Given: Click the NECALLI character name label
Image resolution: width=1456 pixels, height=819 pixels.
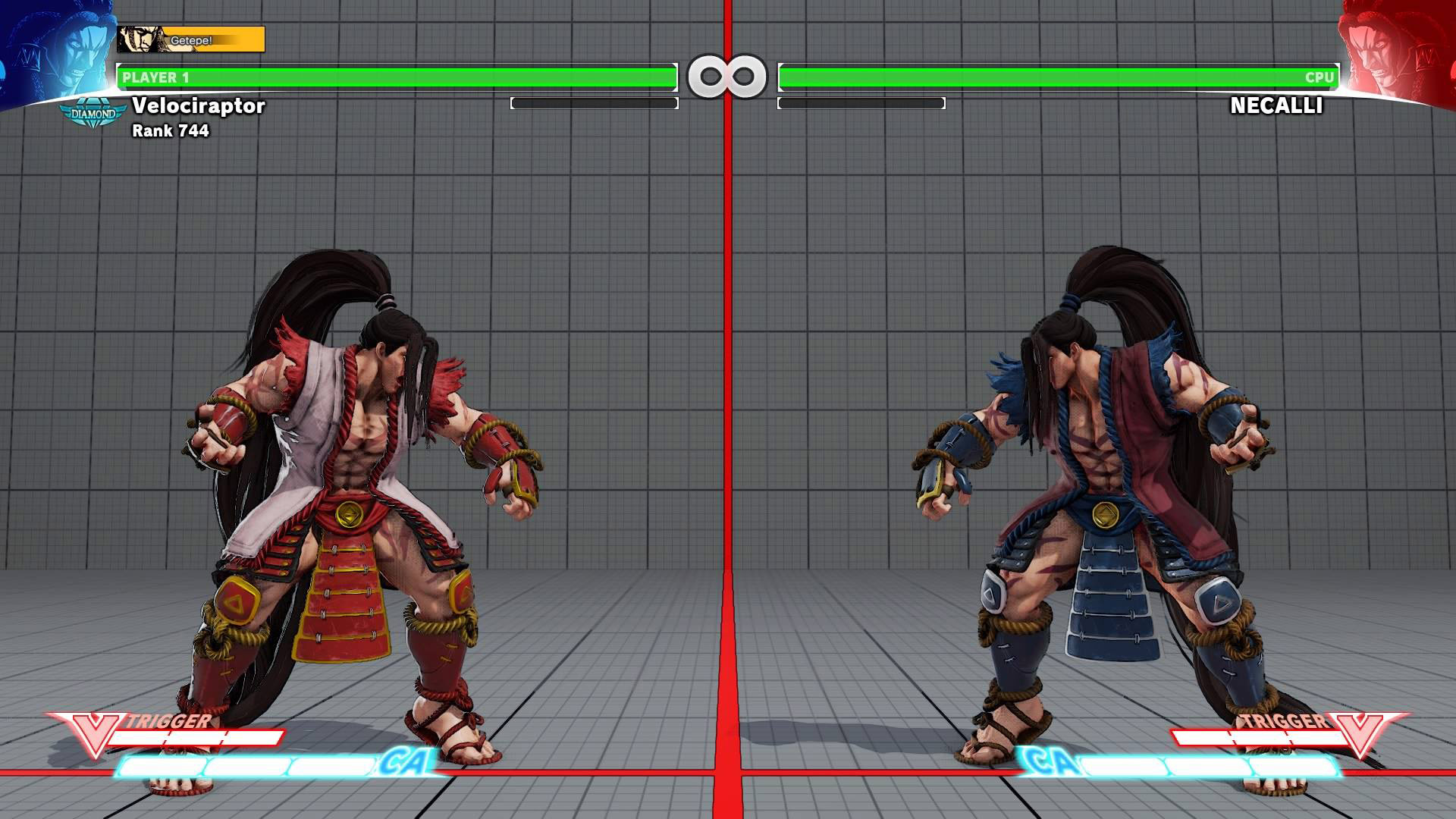Looking at the screenshot, I should (x=1277, y=107).
